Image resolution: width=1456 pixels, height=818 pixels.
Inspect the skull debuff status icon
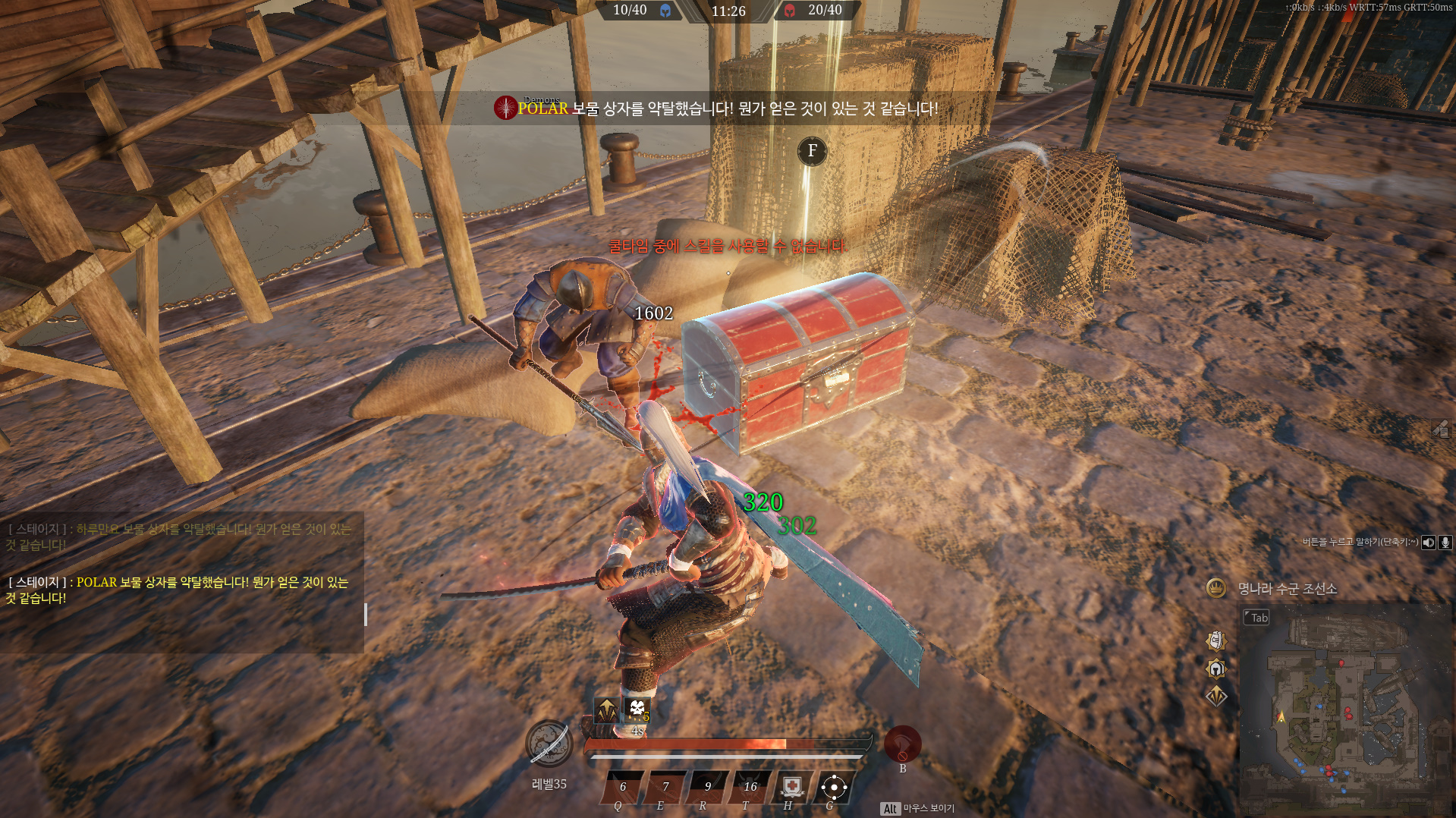637,710
